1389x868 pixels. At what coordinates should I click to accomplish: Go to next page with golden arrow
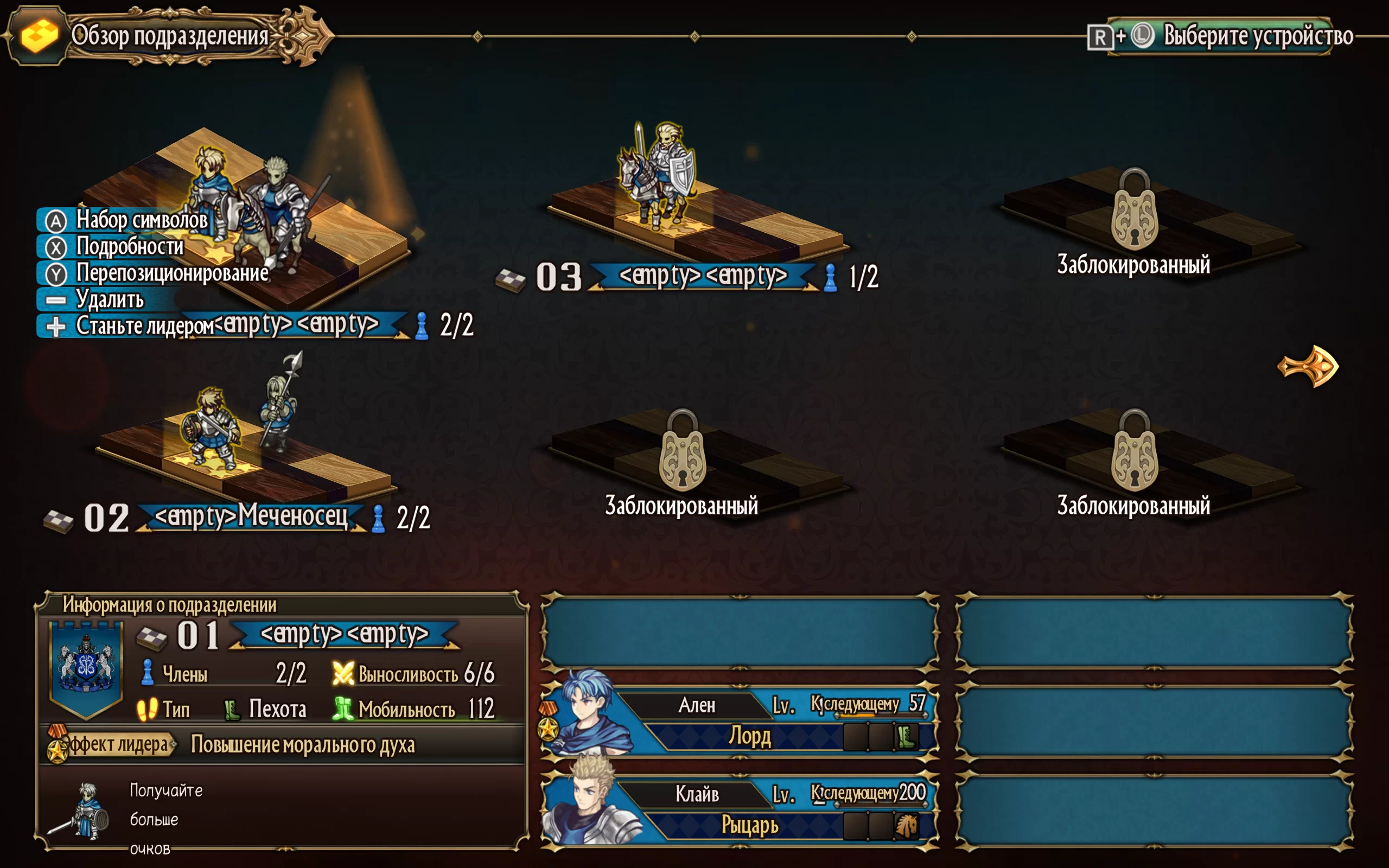[1310, 366]
